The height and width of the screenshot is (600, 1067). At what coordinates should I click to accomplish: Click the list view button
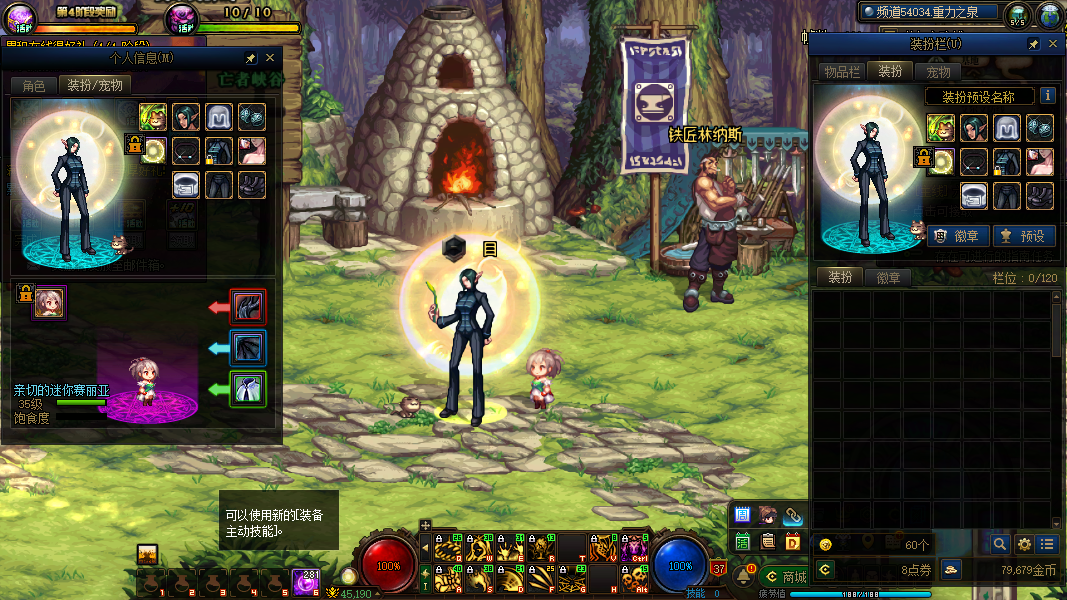click(x=1047, y=544)
